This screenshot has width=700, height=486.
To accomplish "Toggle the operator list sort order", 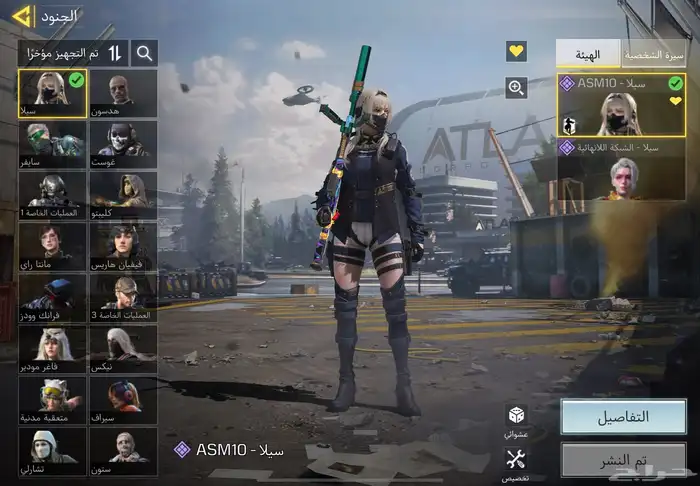I will (x=115, y=53).
